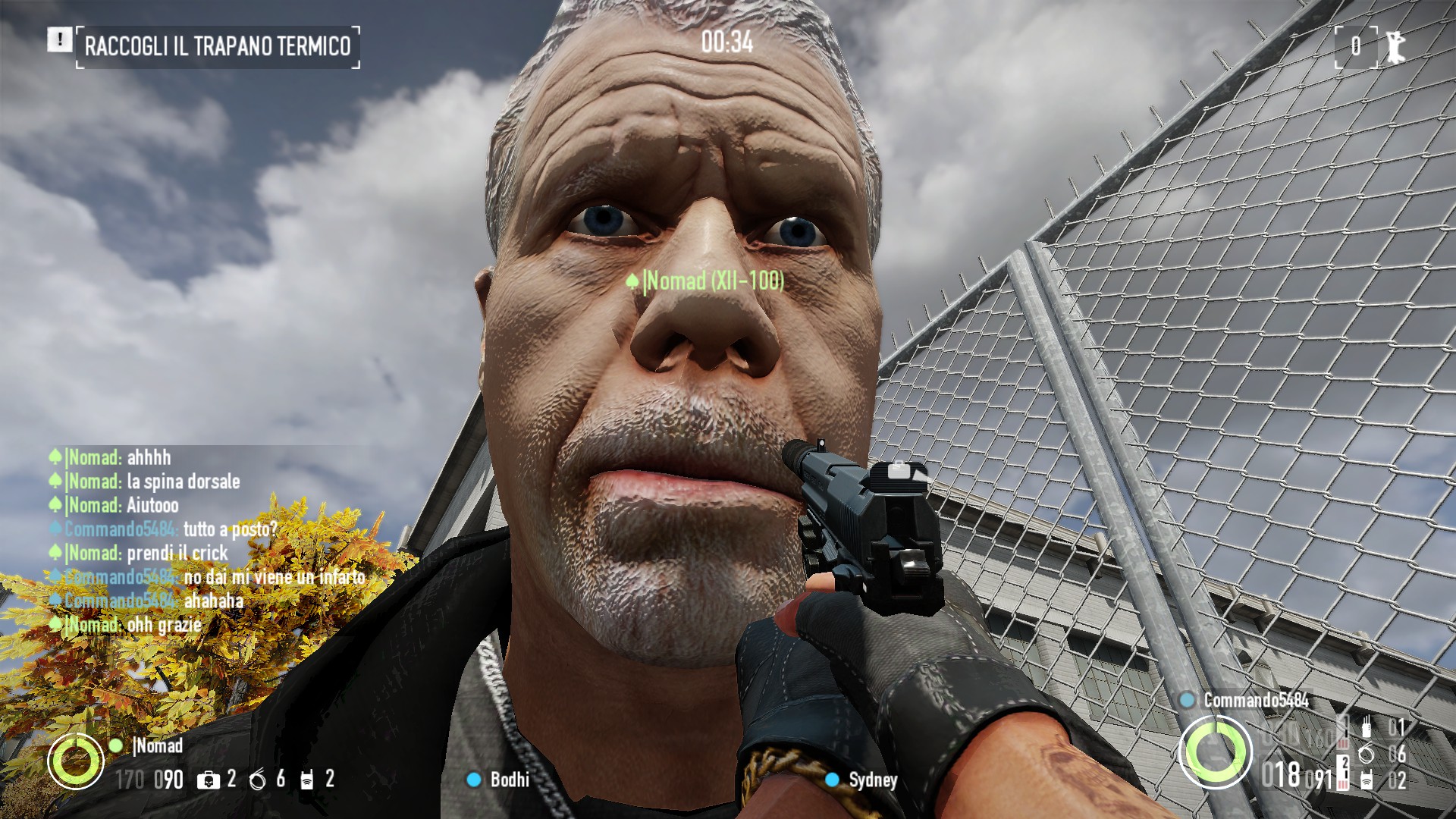The width and height of the screenshot is (1456, 819).
Task: Click the Commando5484 player name panel
Action: point(1255,700)
